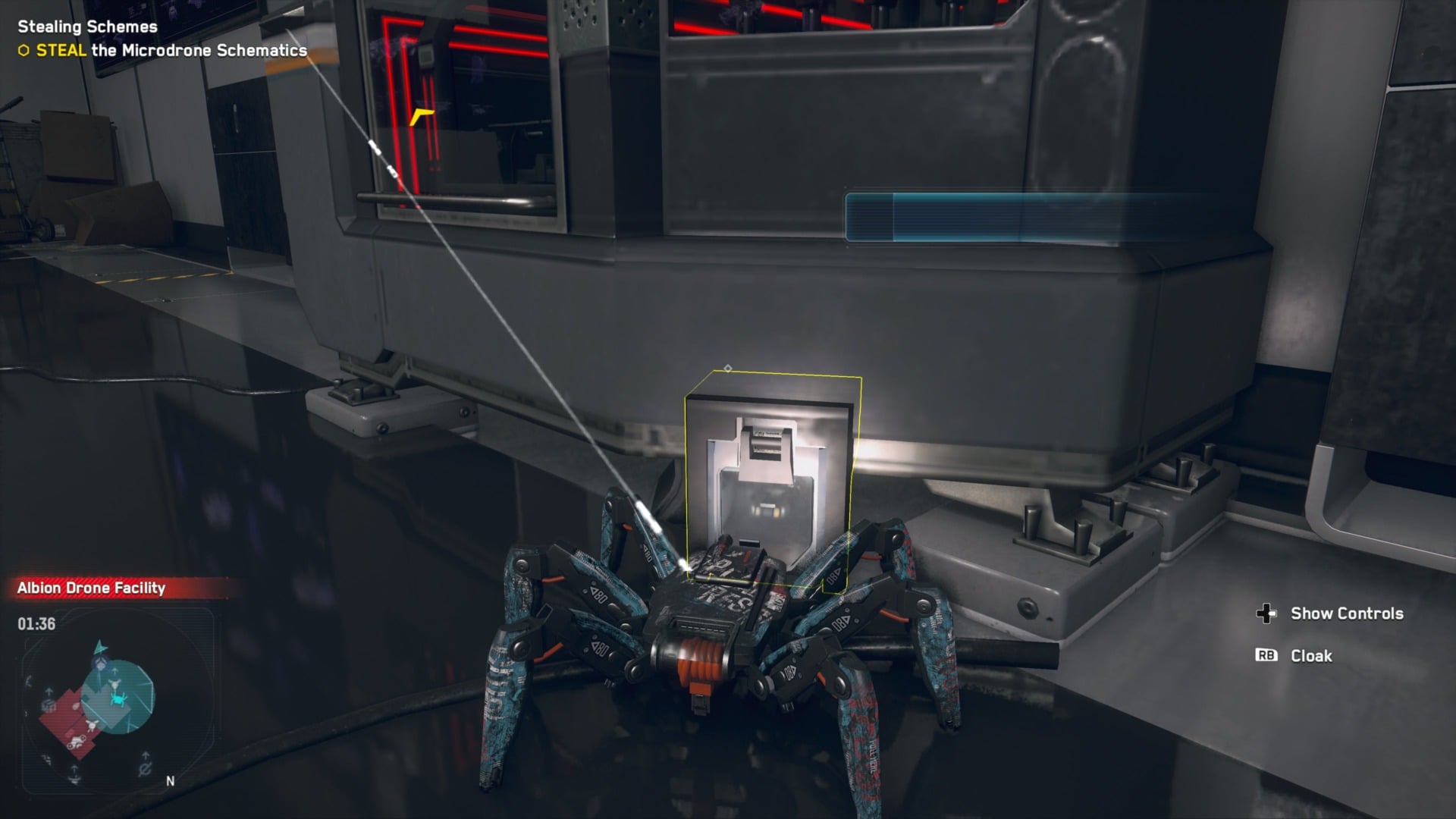Select the cyan spiderbot icon on the minimap

(117, 699)
